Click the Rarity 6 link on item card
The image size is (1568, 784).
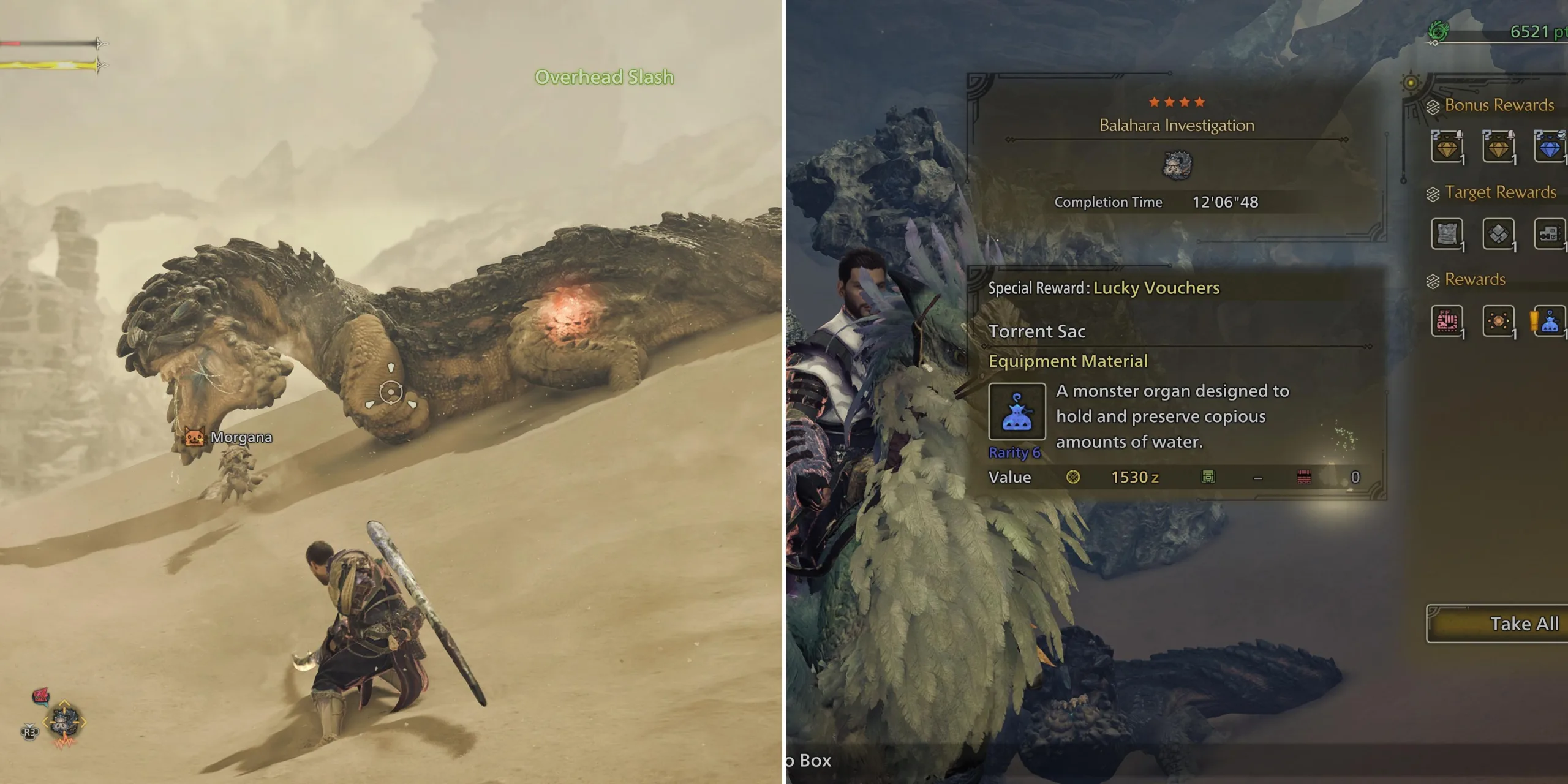(1015, 453)
